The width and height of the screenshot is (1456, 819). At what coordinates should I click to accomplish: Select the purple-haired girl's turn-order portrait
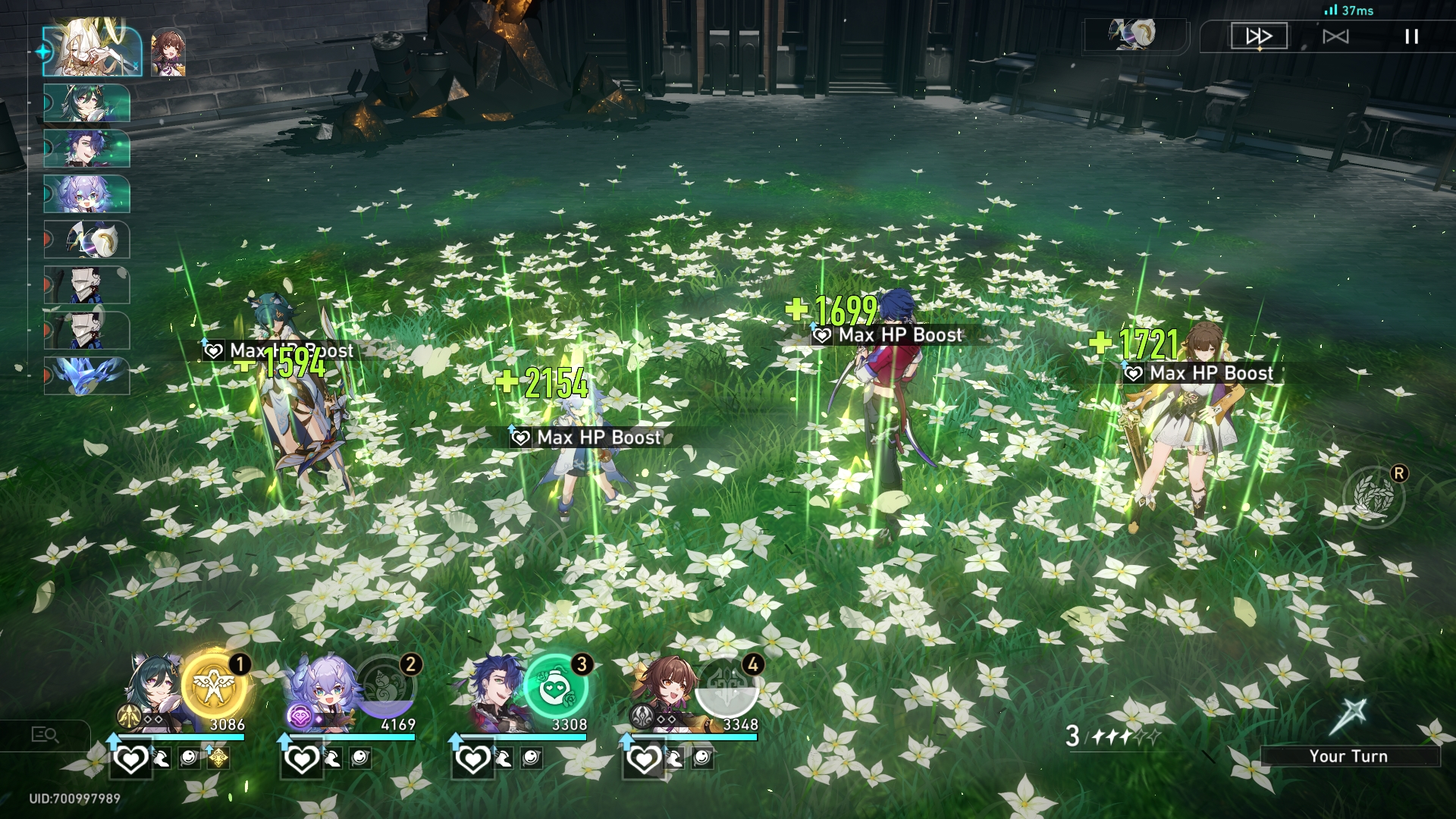click(x=87, y=194)
